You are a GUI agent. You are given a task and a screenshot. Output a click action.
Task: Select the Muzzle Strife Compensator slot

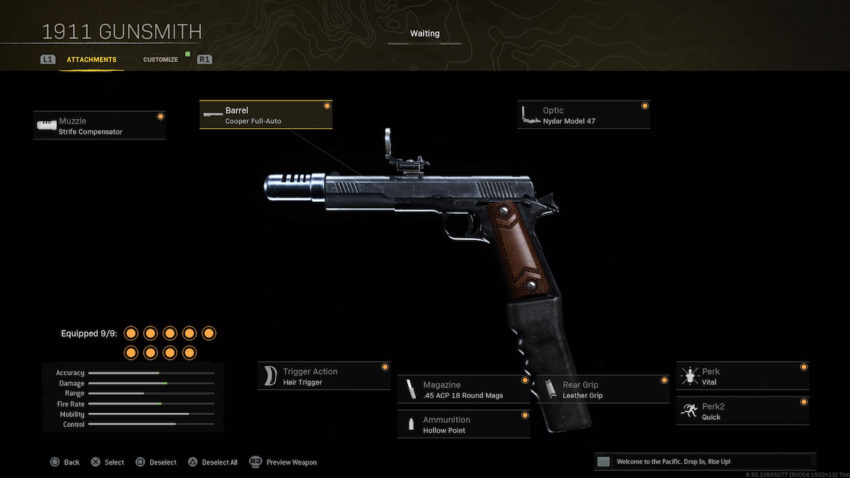pyautogui.click(x=99, y=125)
